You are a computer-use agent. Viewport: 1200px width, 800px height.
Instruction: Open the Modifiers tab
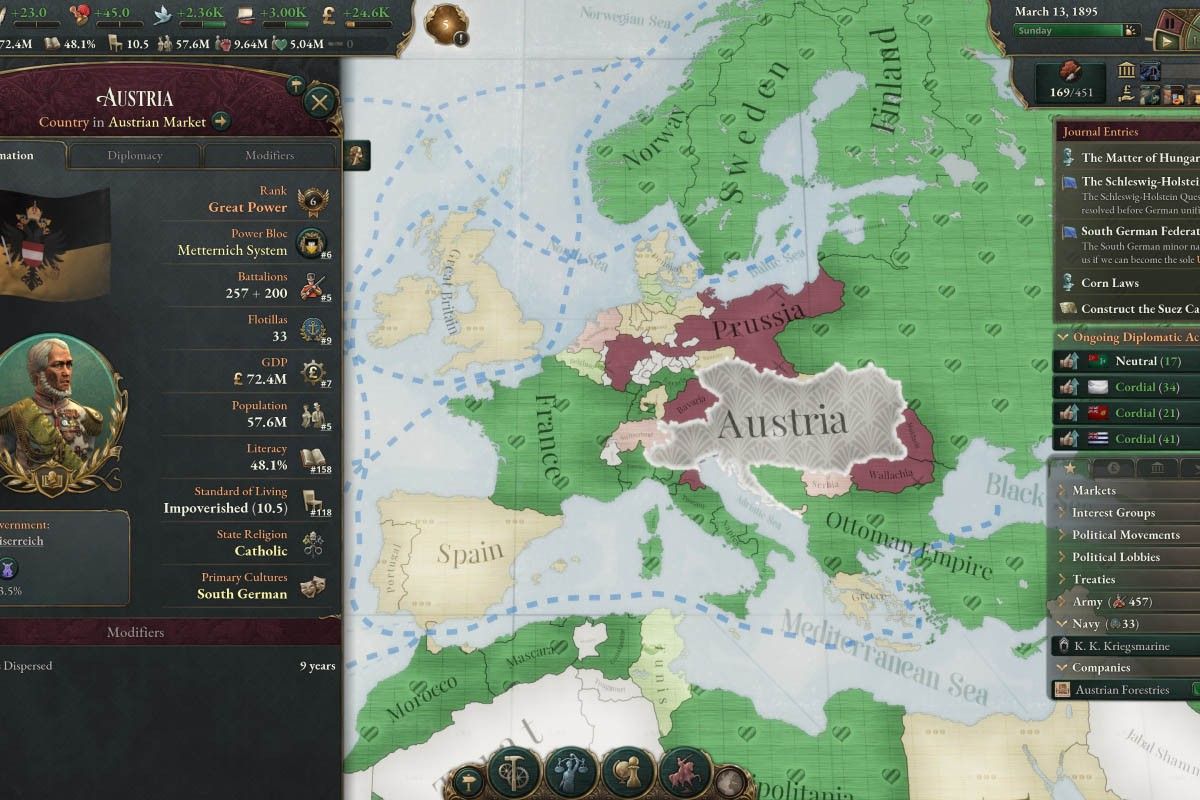269,155
